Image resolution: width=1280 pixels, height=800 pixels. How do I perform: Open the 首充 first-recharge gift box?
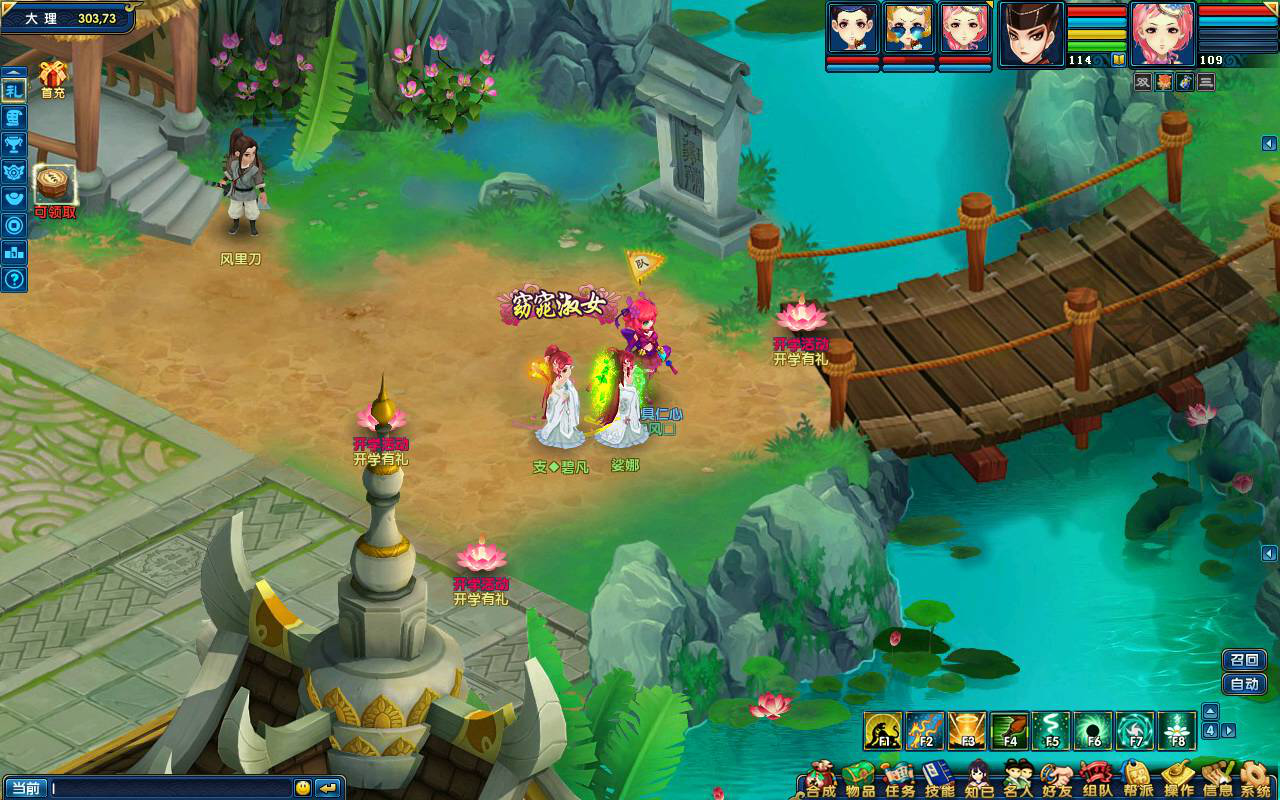point(52,76)
